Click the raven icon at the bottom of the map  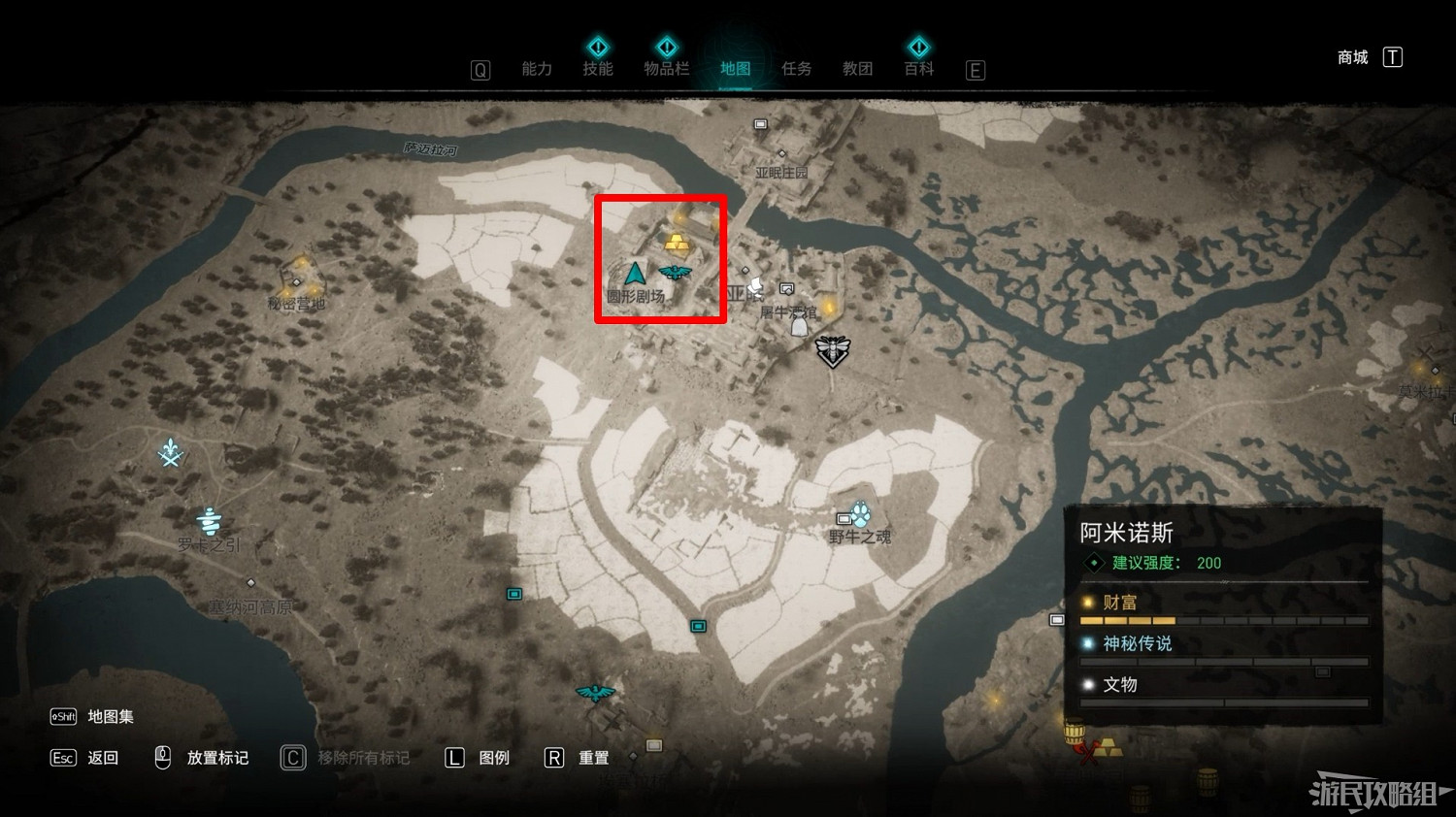(594, 691)
